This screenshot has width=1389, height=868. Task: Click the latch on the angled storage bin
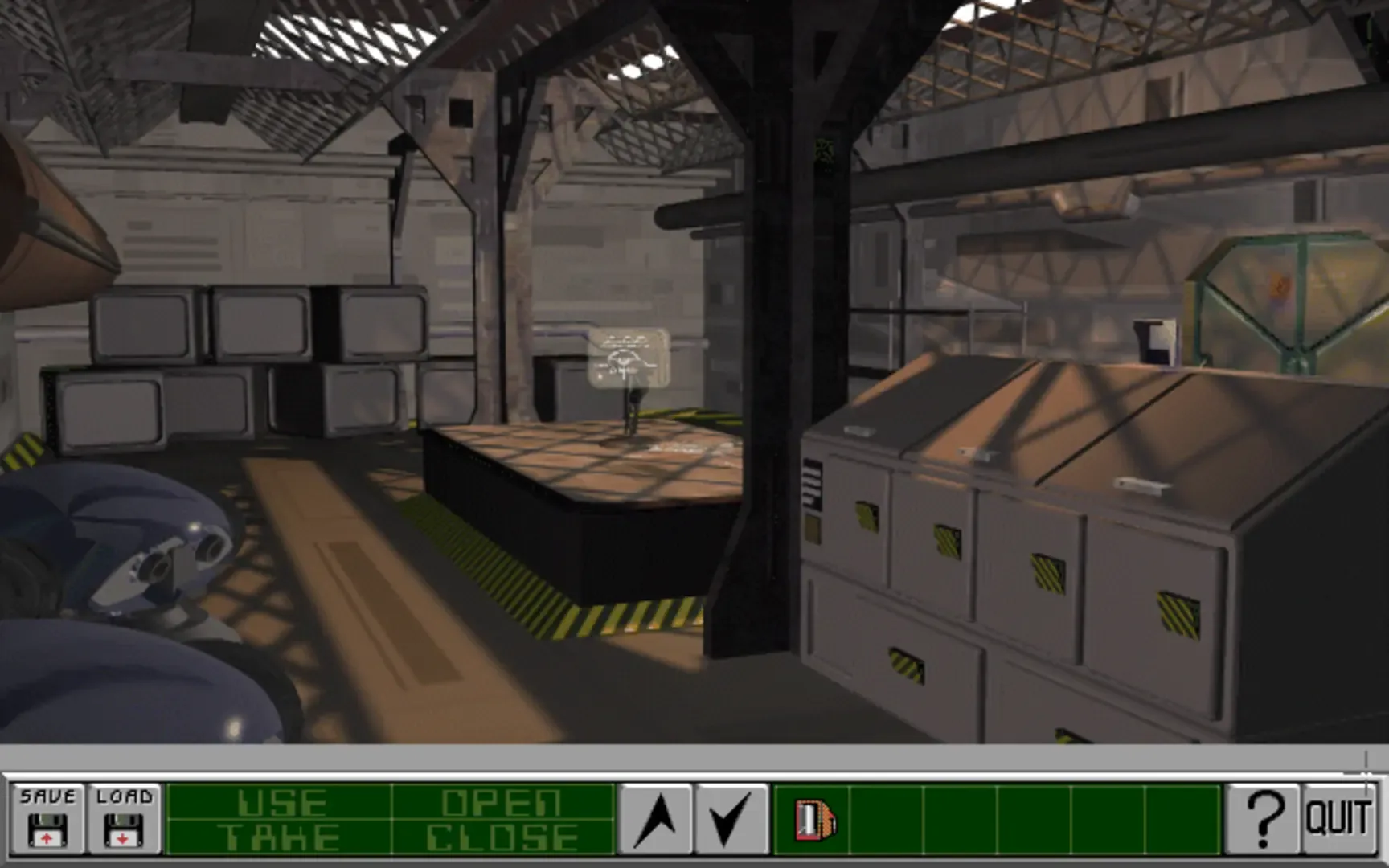click(1141, 486)
